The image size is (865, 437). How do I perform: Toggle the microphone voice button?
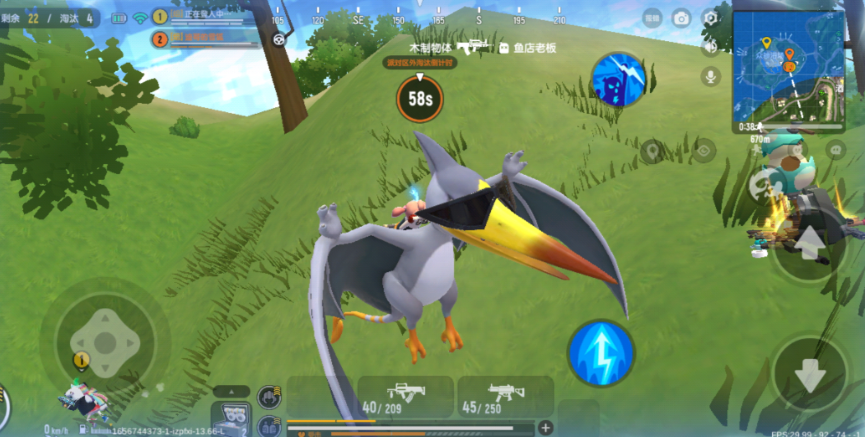[711, 77]
